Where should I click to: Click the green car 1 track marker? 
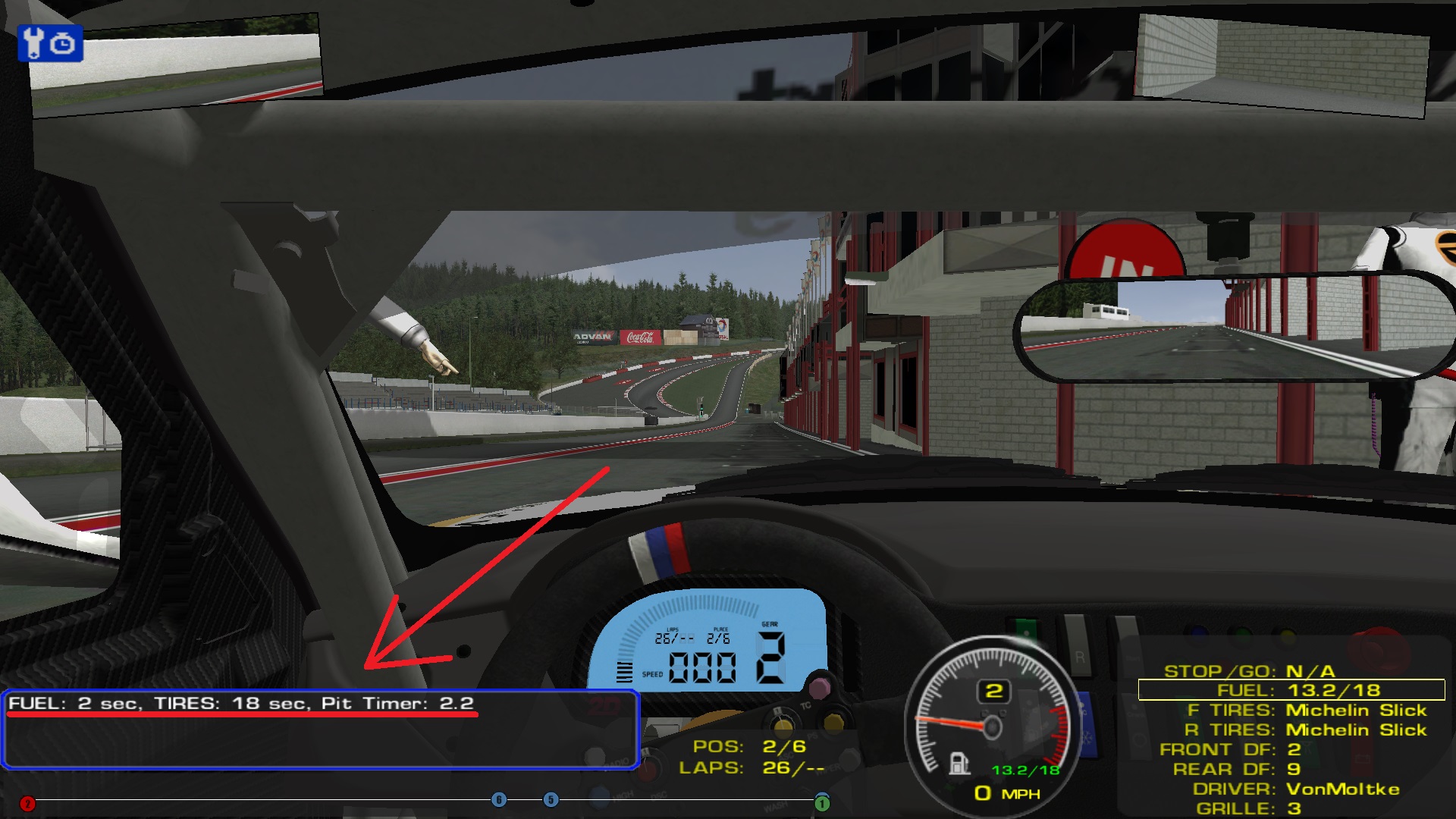822,803
